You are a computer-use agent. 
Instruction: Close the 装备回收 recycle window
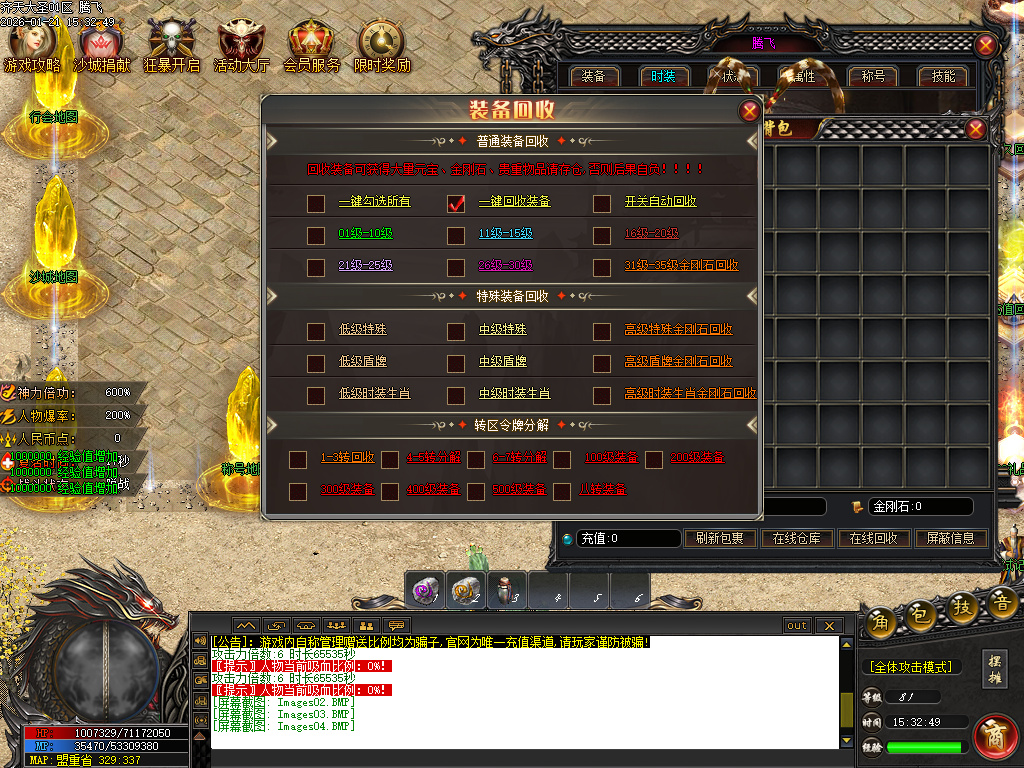tap(748, 111)
